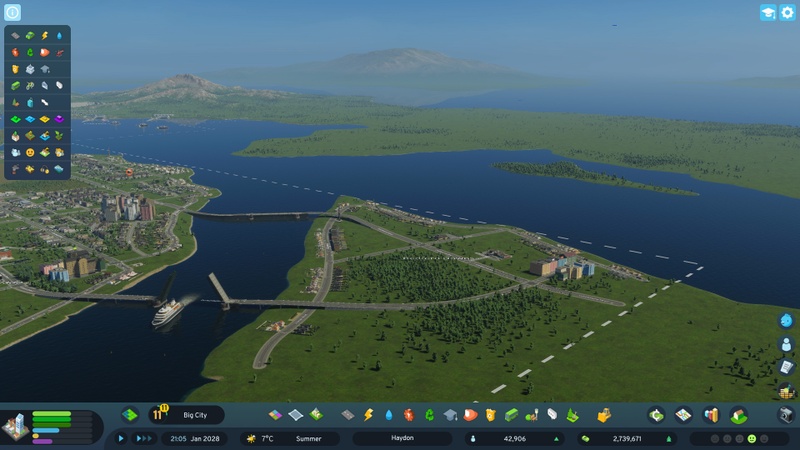Open the green bus public transport menu
The image size is (800, 450).
pos(511,414)
